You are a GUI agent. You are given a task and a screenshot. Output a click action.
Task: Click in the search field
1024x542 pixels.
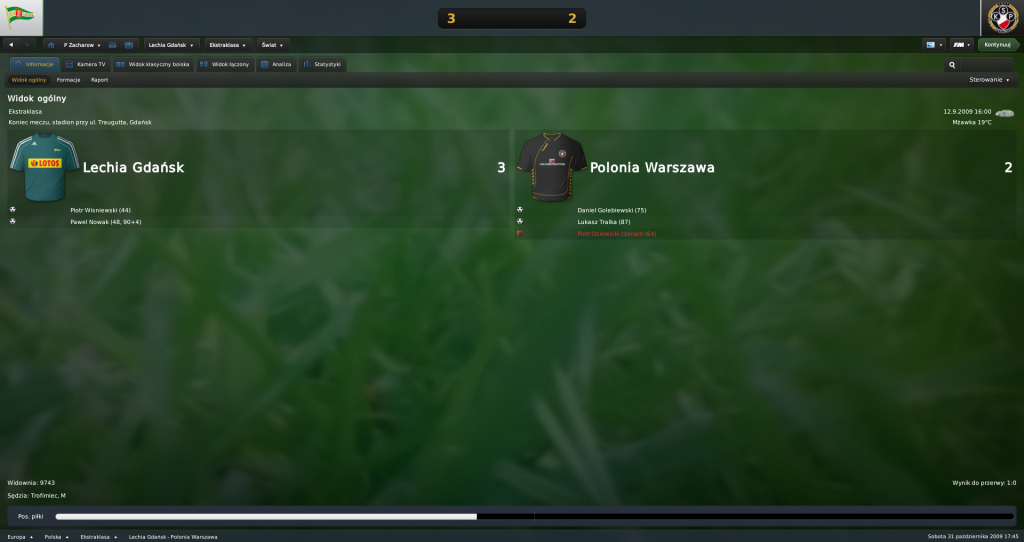click(983, 65)
